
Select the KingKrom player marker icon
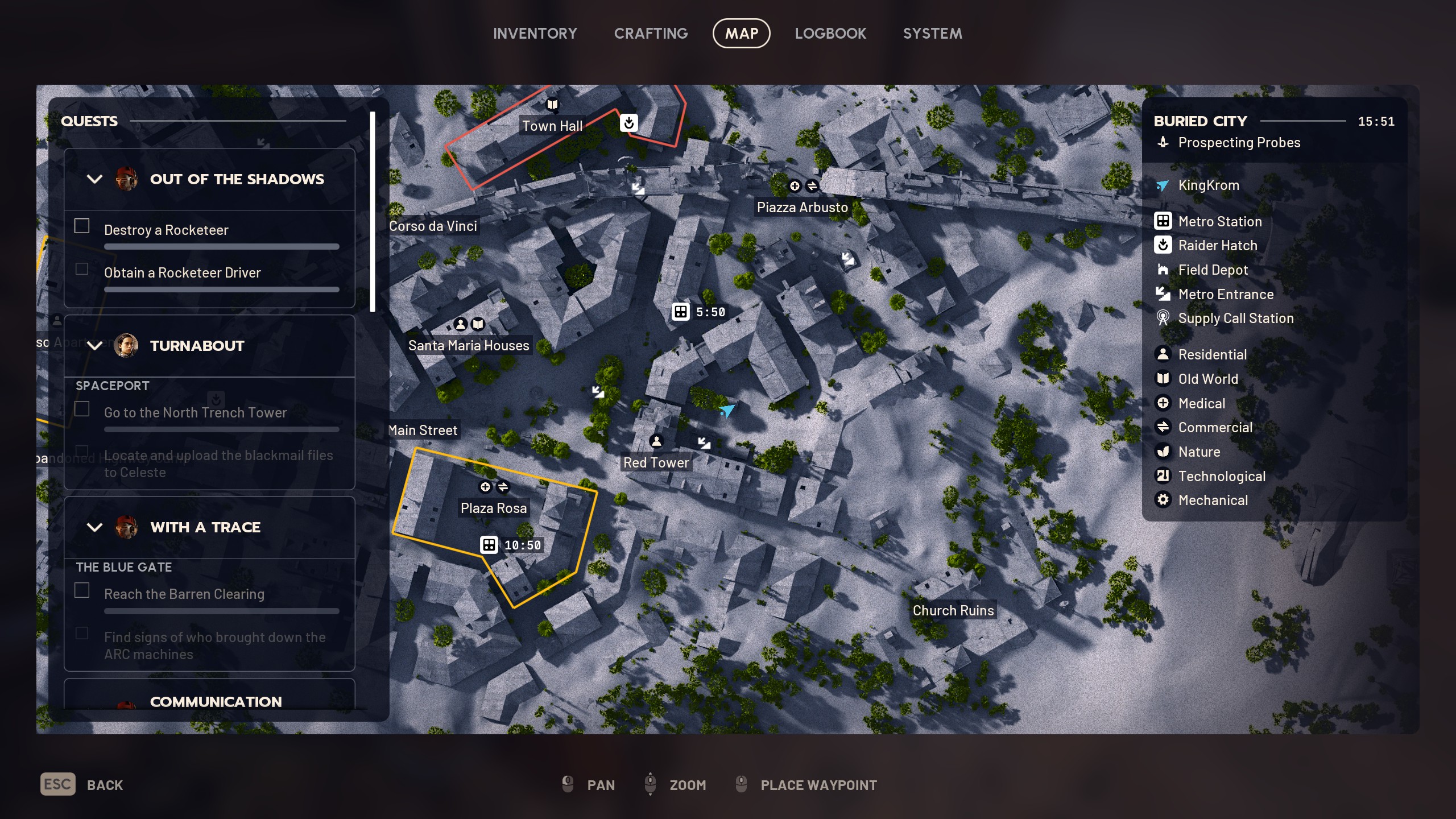tap(1164, 185)
